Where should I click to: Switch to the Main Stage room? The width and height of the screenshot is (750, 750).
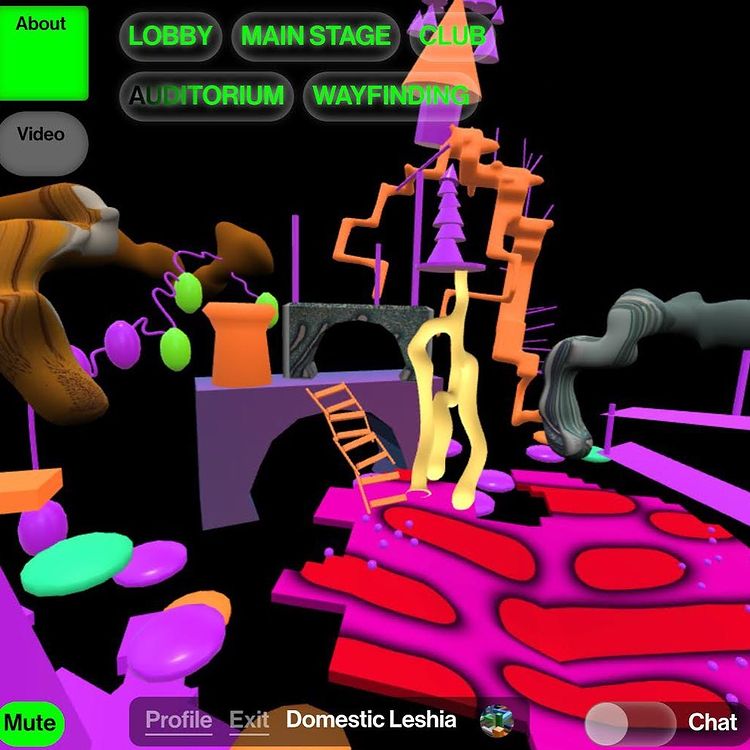316,37
